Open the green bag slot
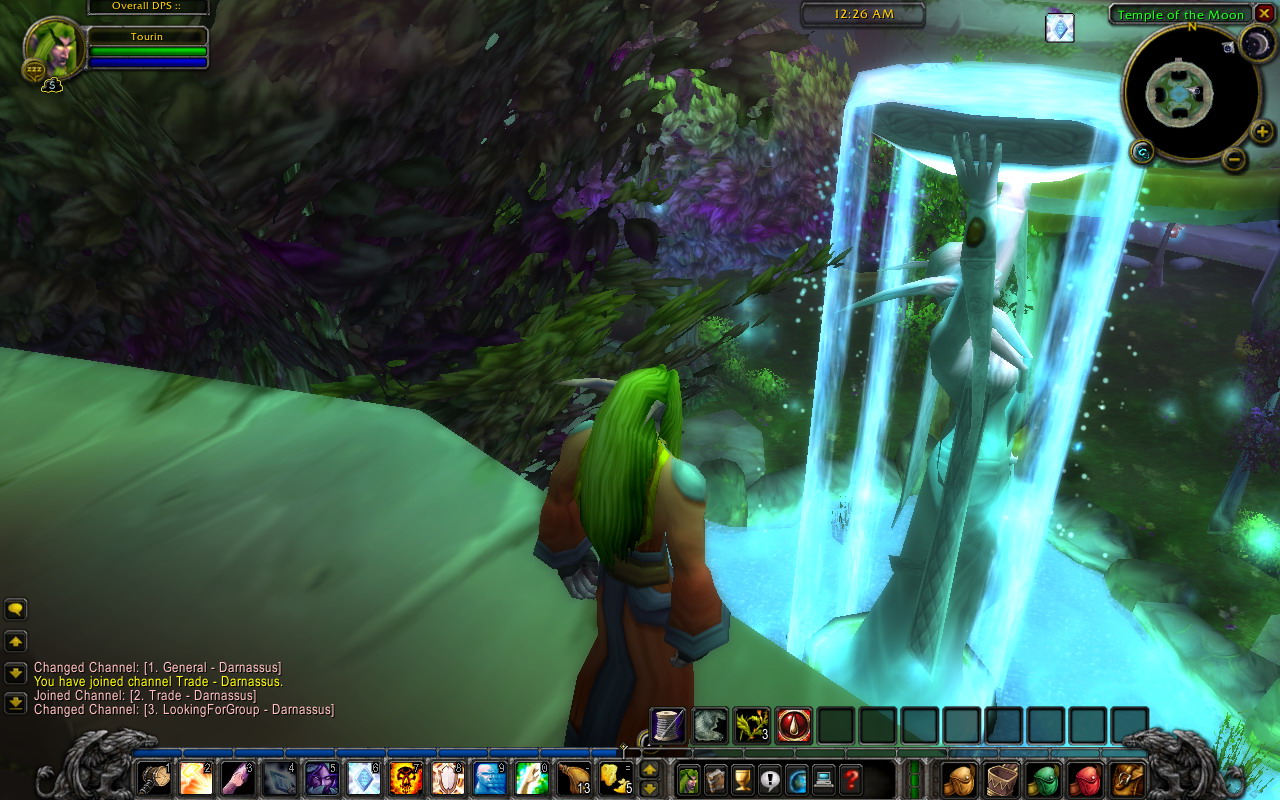 tap(1043, 778)
